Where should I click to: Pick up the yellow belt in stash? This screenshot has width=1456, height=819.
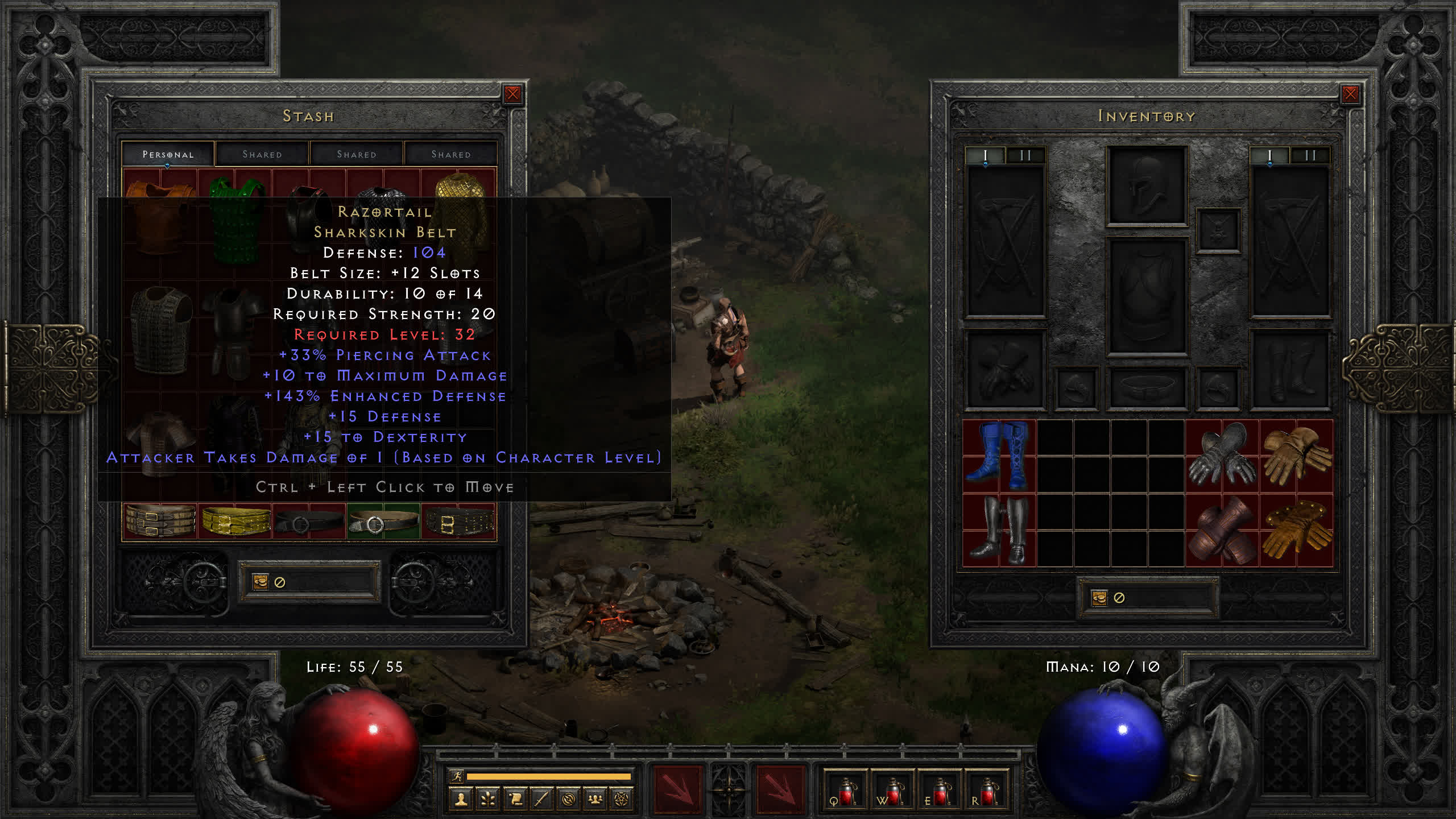pos(235,522)
